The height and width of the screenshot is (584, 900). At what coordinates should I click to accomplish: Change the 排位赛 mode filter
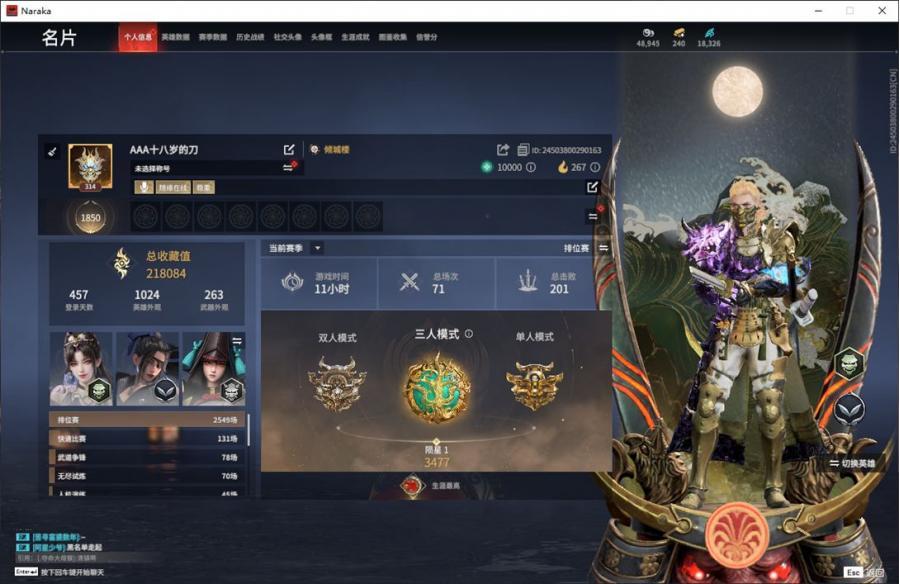604,248
